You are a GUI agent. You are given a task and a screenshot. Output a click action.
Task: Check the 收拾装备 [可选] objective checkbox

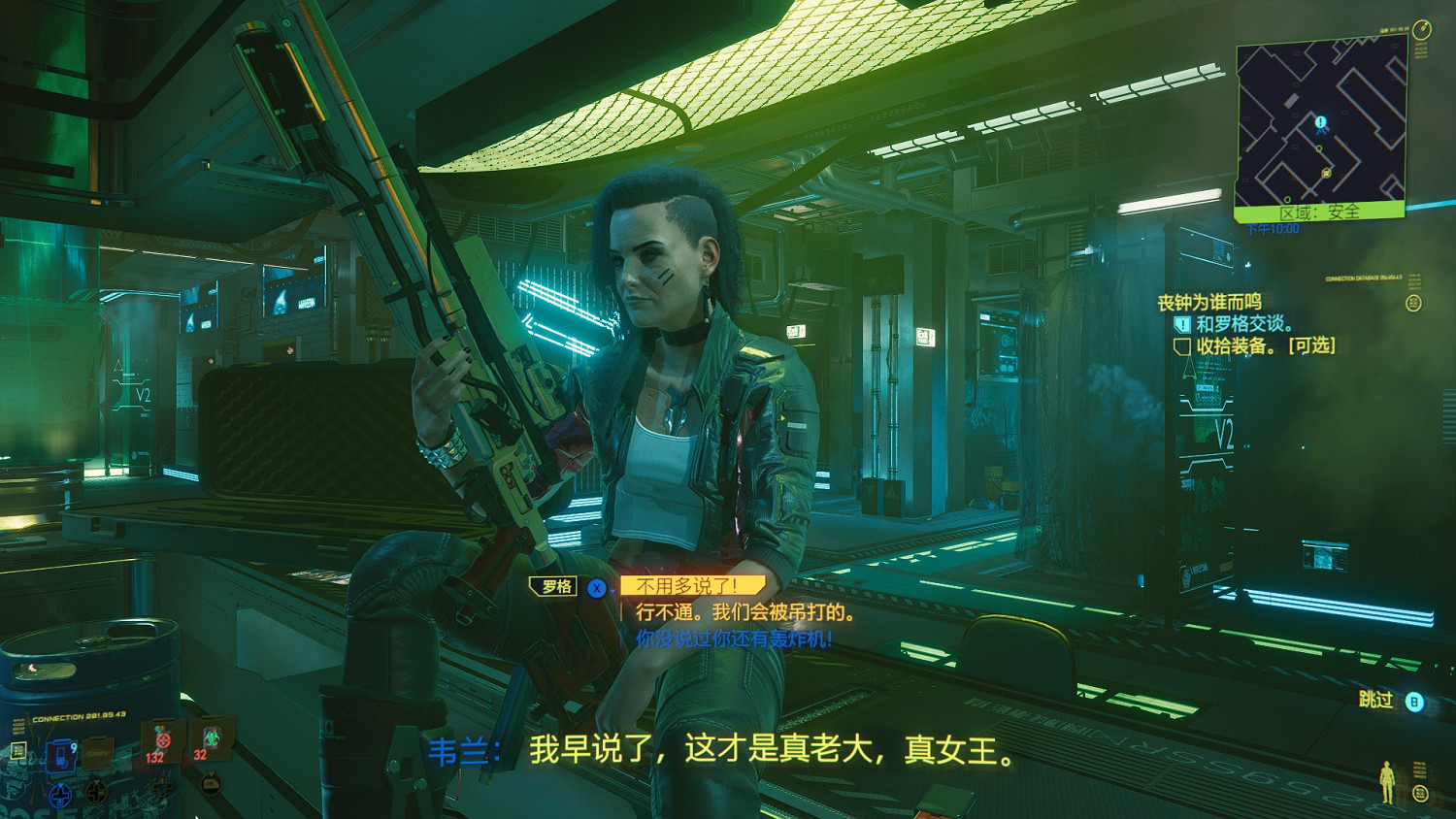(x=1183, y=345)
